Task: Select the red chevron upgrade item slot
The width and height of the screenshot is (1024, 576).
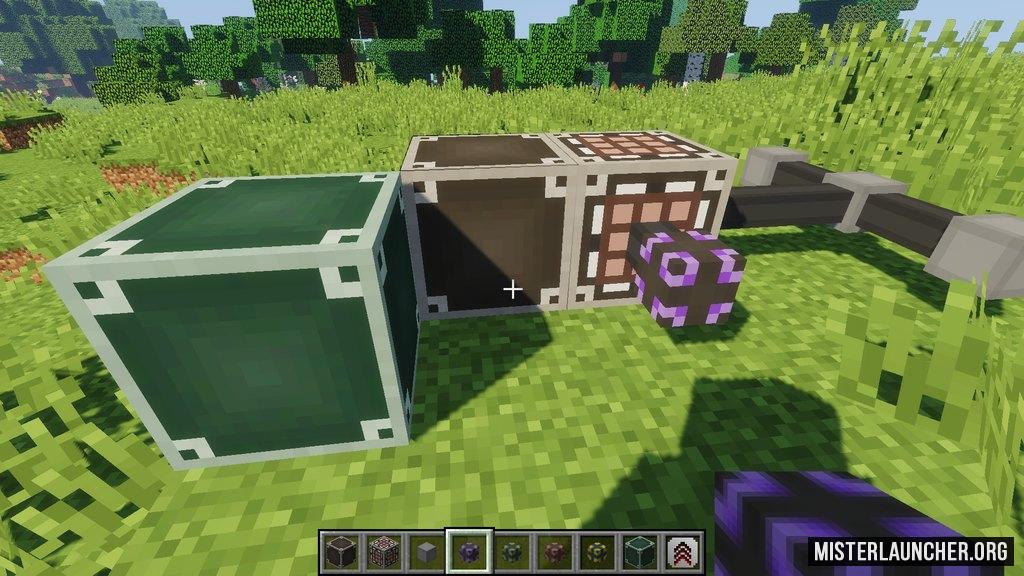Action: 684,551
